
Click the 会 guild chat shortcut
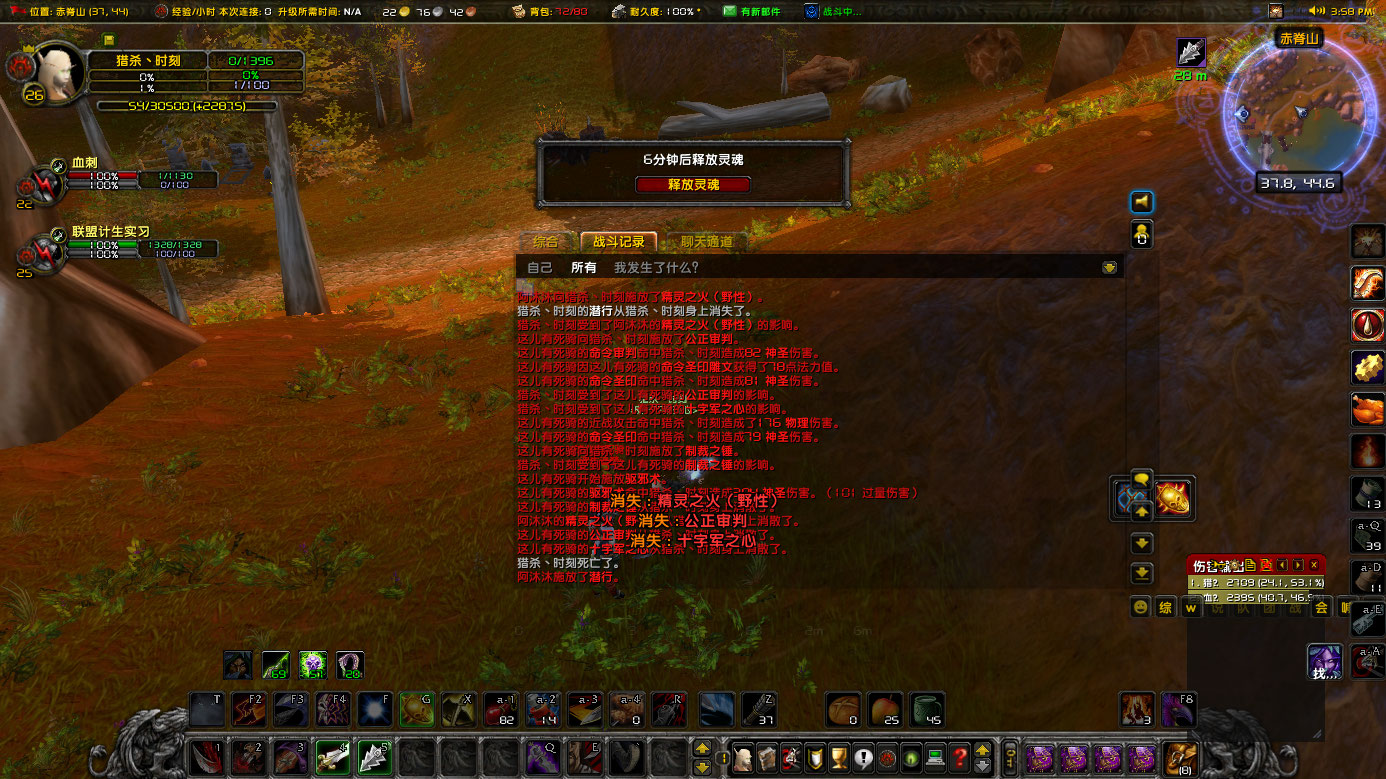pyautogui.click(x=1322, y=607)
